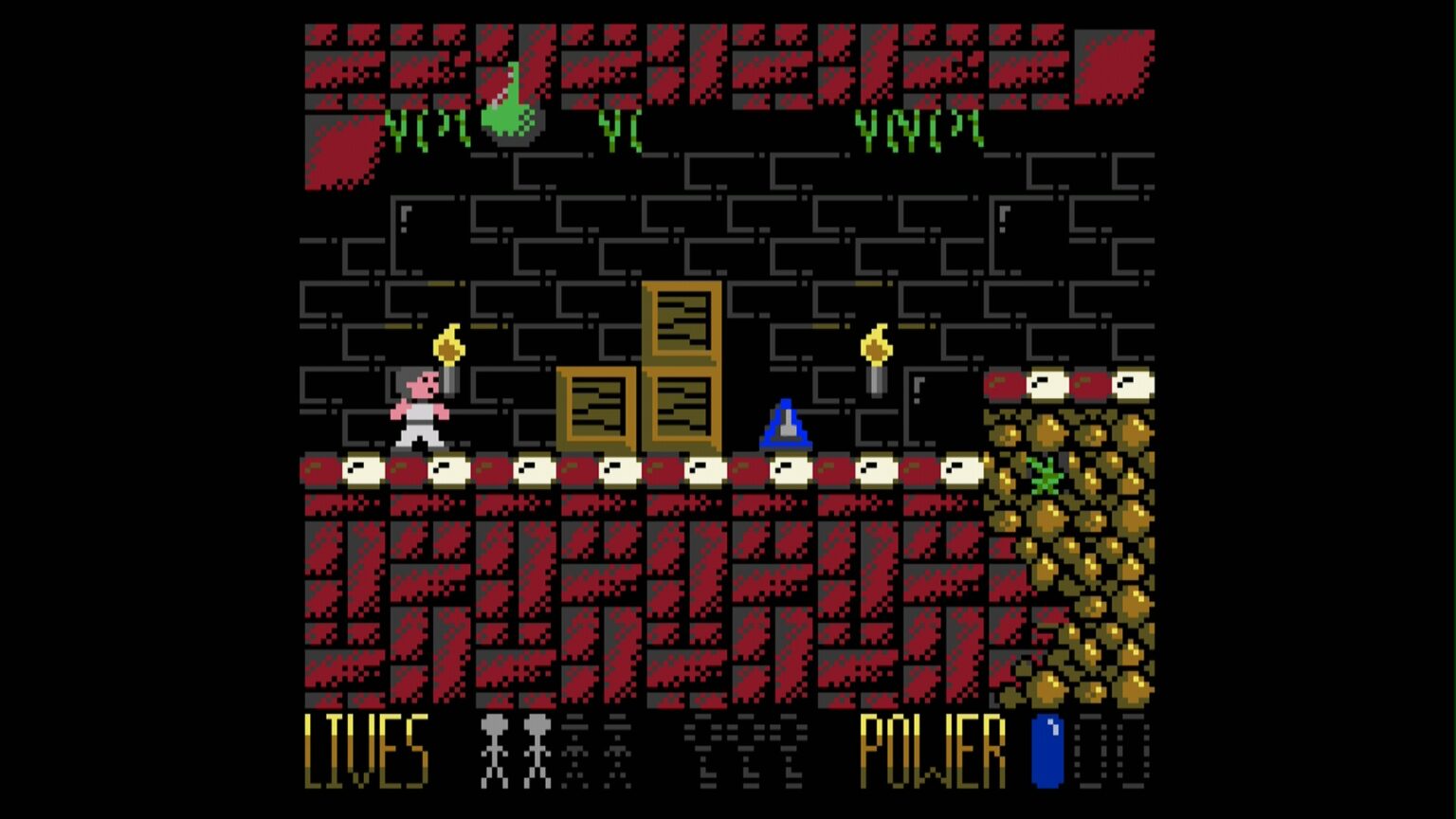
Task: Toggle the first greyed-out life figure
Action: tap(575, 749)
